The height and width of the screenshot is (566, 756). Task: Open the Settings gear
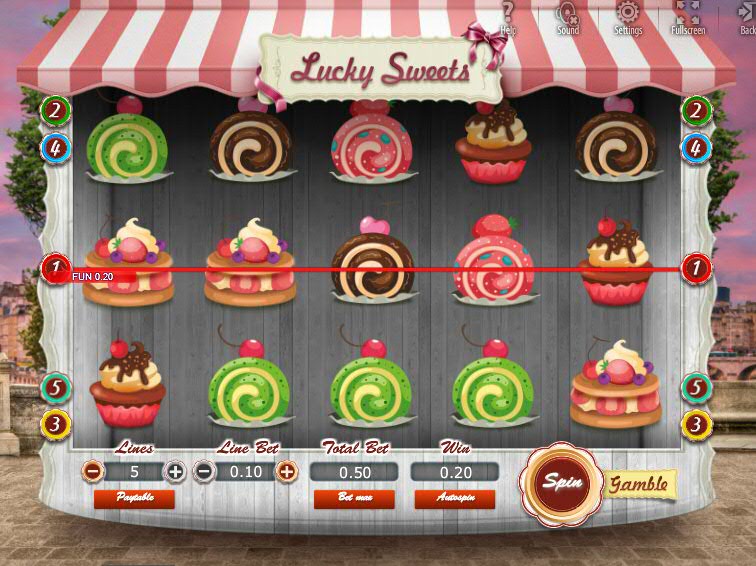628,16
